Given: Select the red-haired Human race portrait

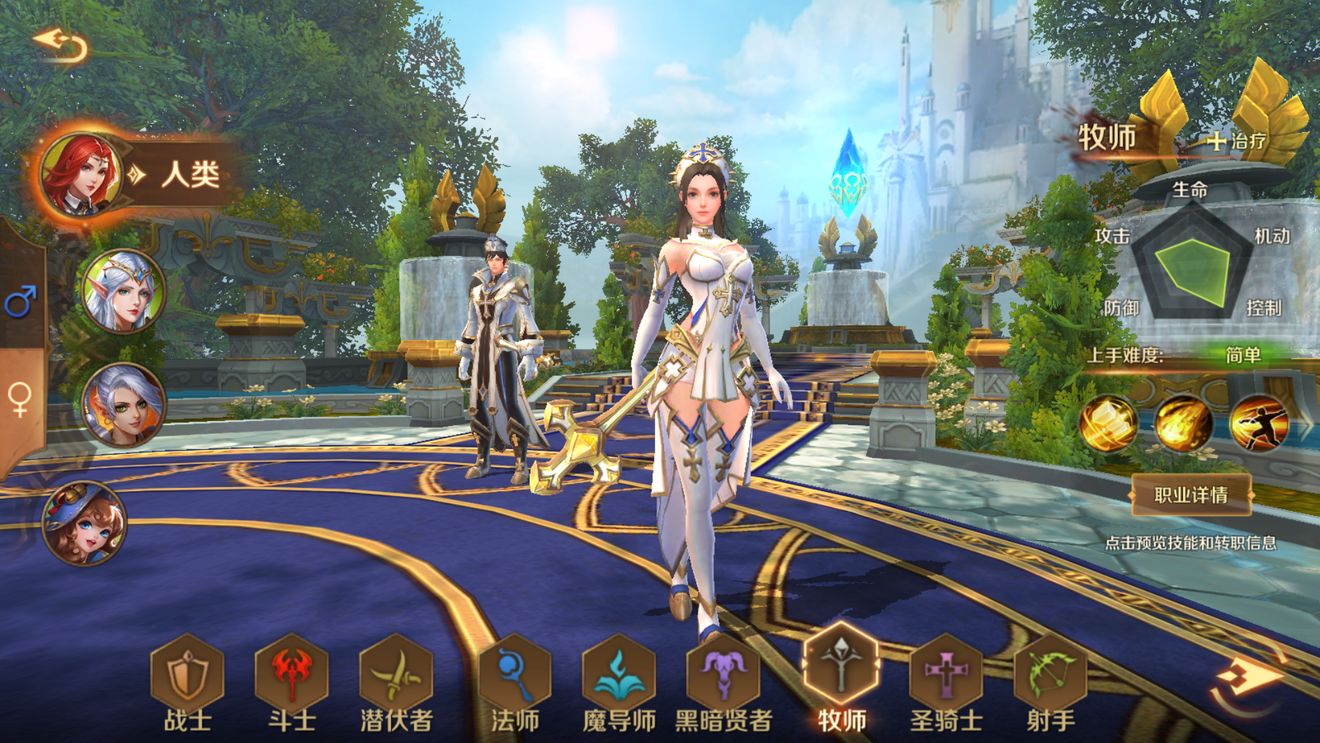Looking at the screenshot, I should [81, 174].
